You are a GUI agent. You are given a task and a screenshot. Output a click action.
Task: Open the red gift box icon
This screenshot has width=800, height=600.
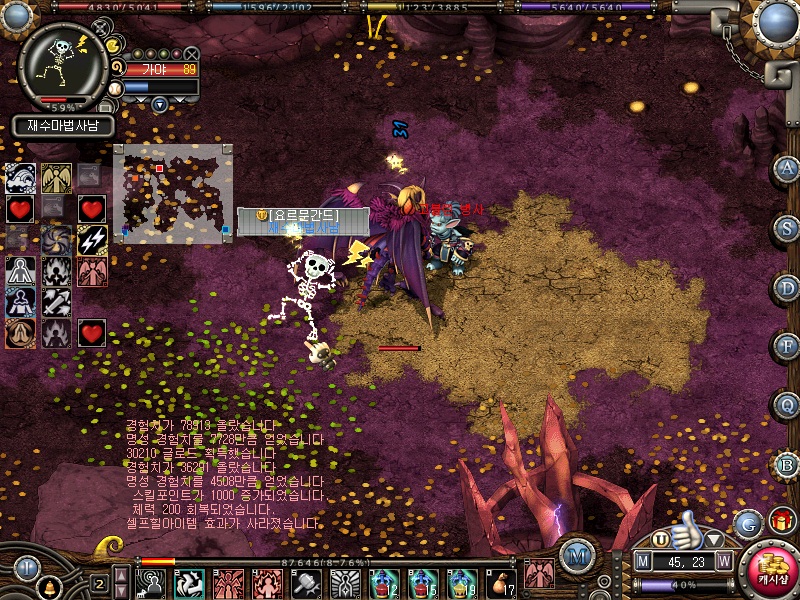coord(782,521)
